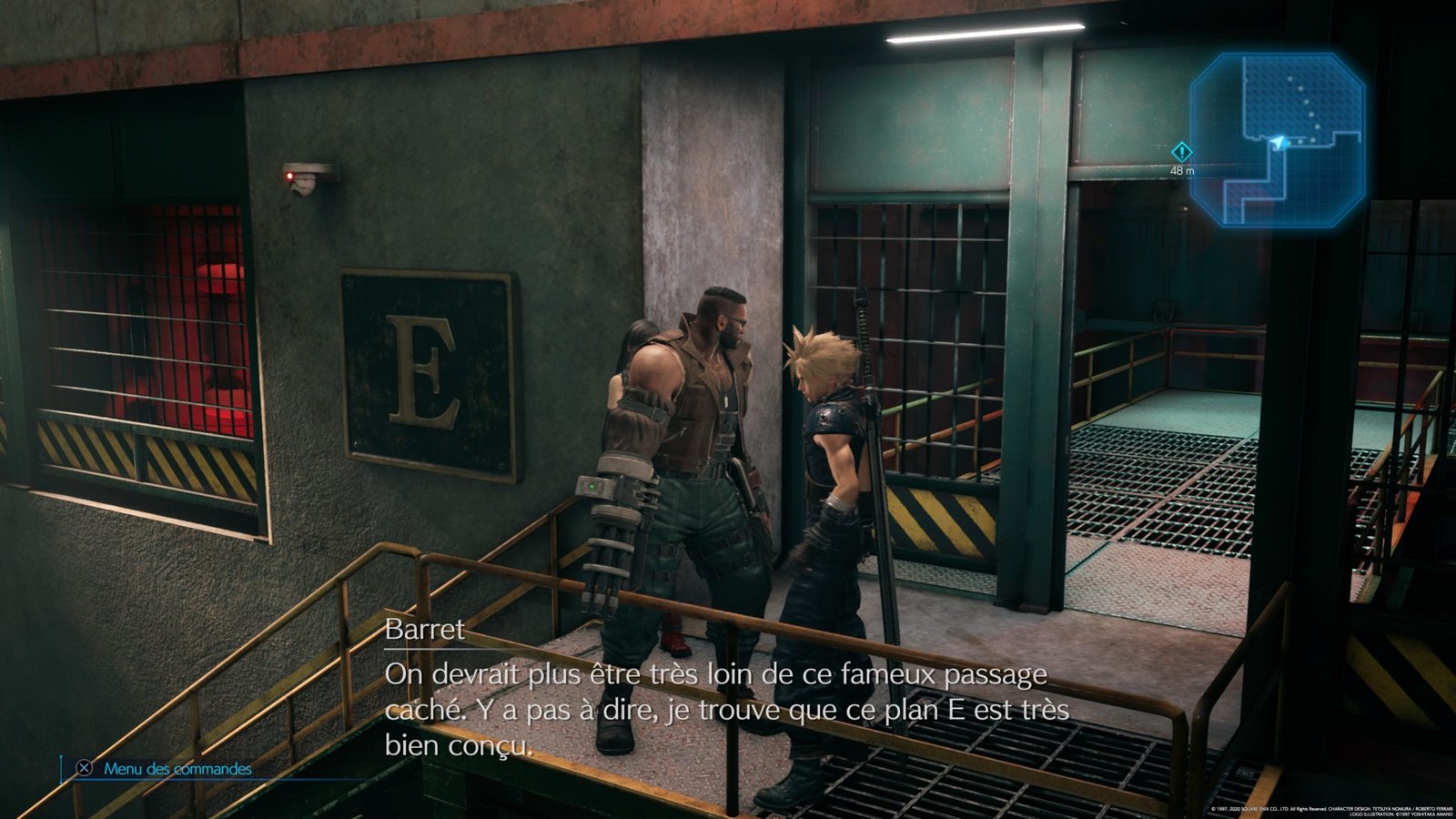The height and width of the screenshot is (819, 1456).
Task: Click the topmost enemy dot on the minimap
Action: coord(1289,79)
